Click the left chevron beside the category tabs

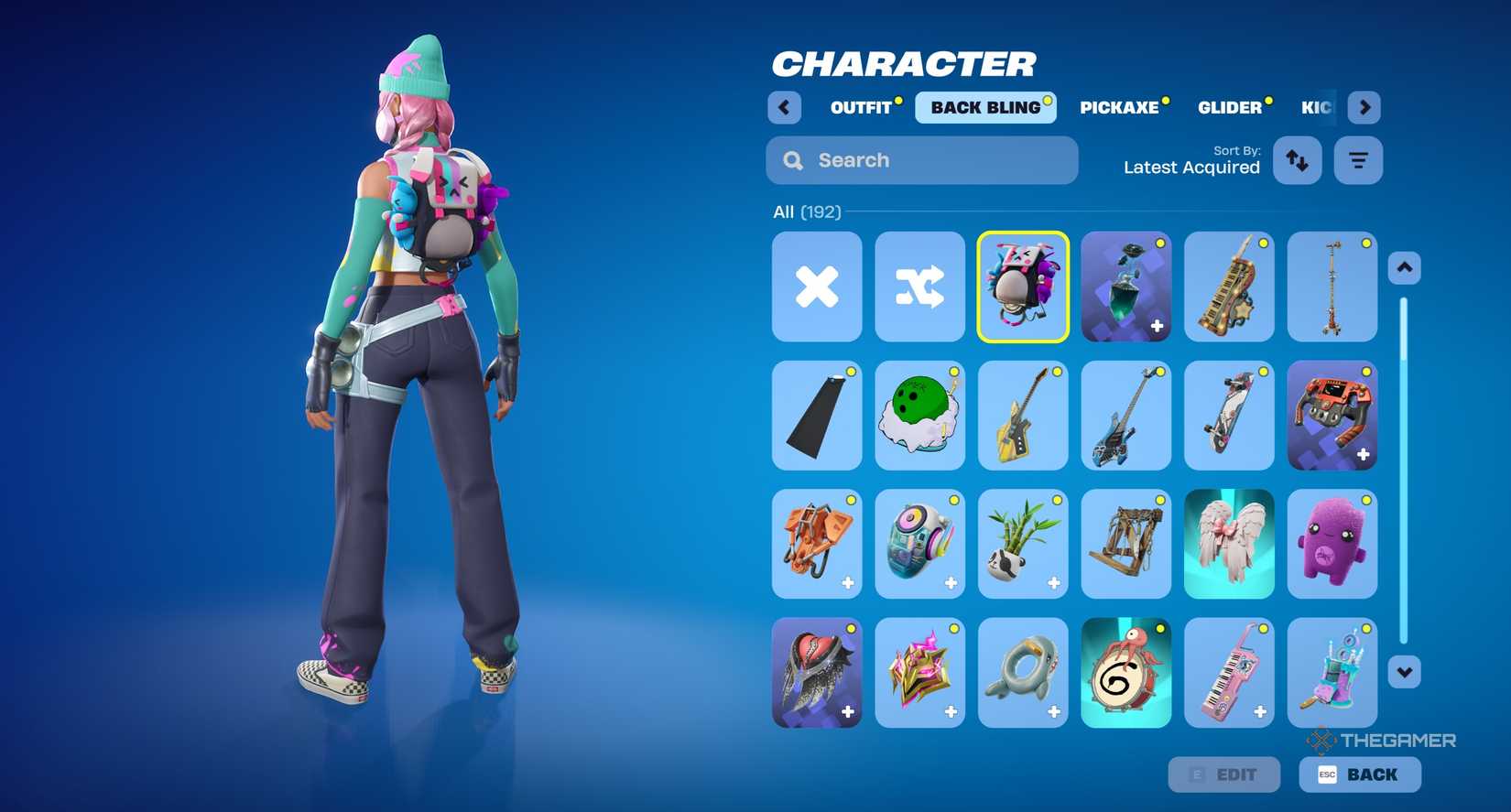784,107
